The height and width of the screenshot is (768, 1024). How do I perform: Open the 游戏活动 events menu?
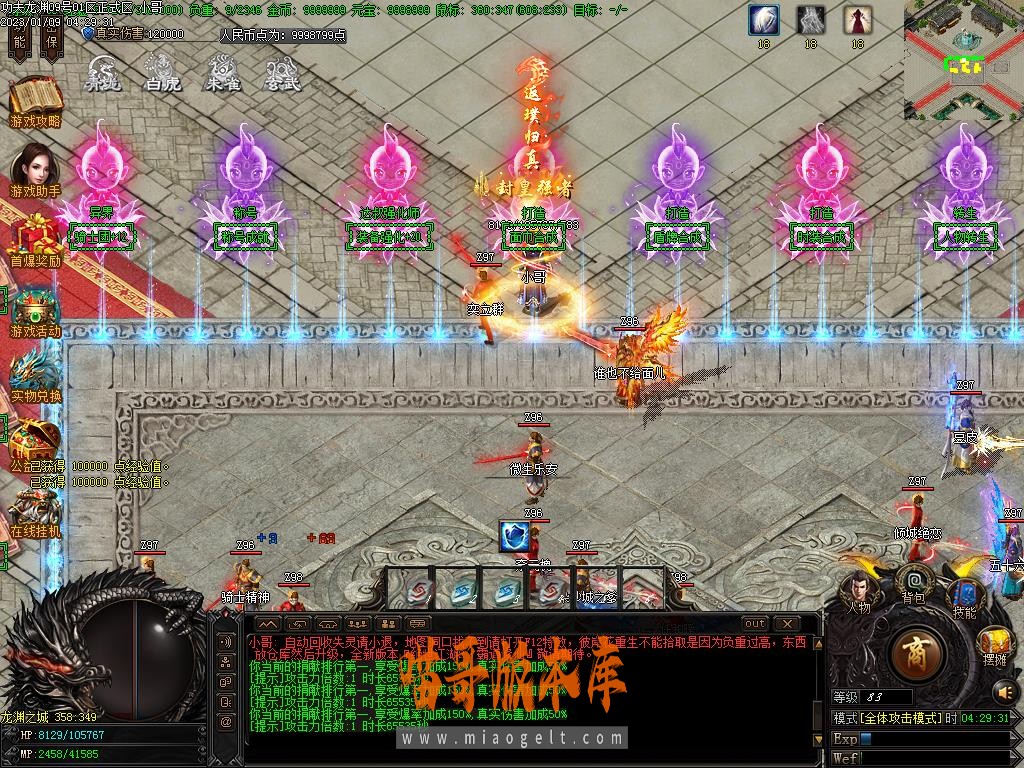pyautogui.click(x=36, y=310)
